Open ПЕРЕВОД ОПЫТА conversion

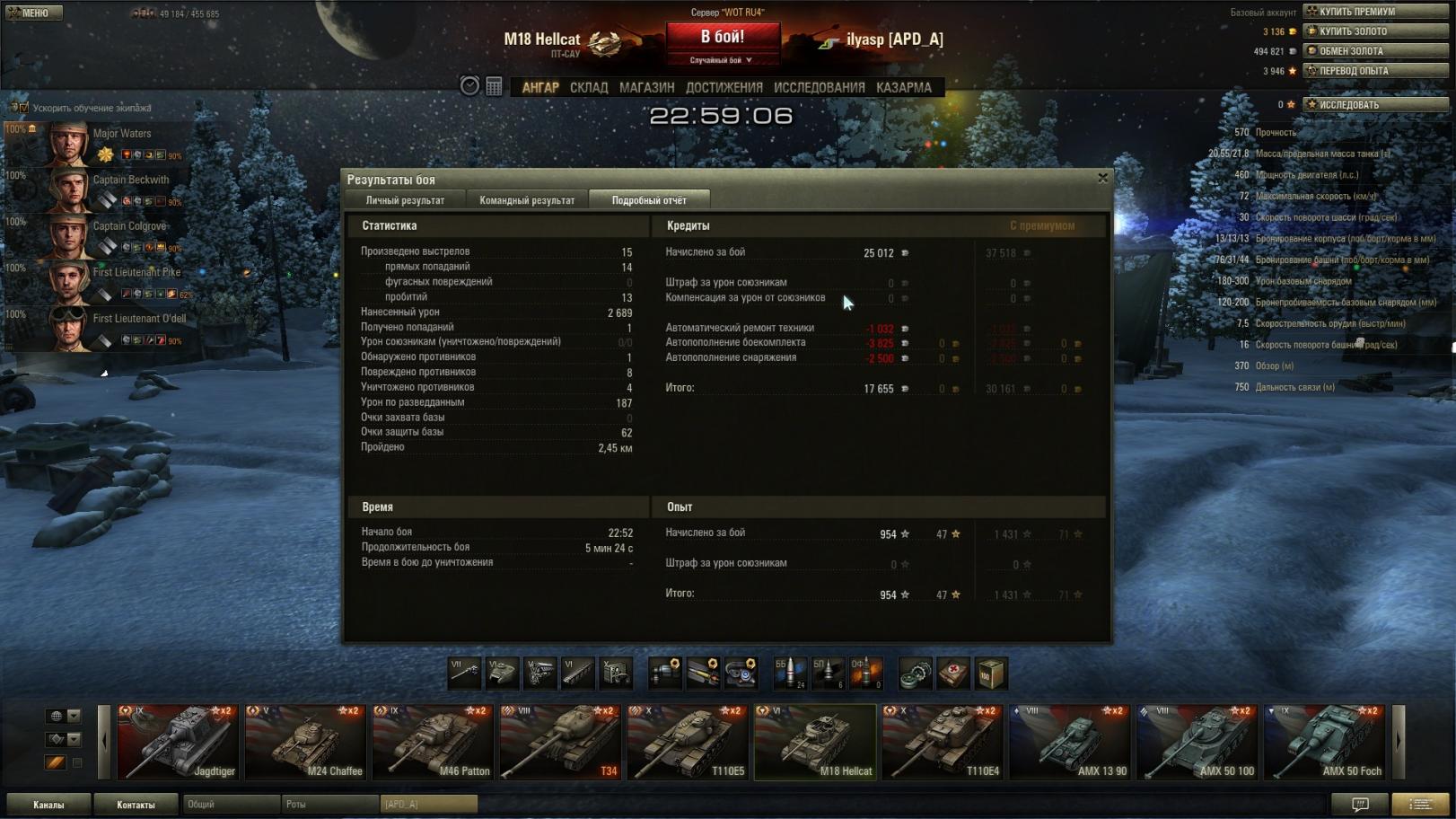pyautogui.click(x=1375, y=71)
